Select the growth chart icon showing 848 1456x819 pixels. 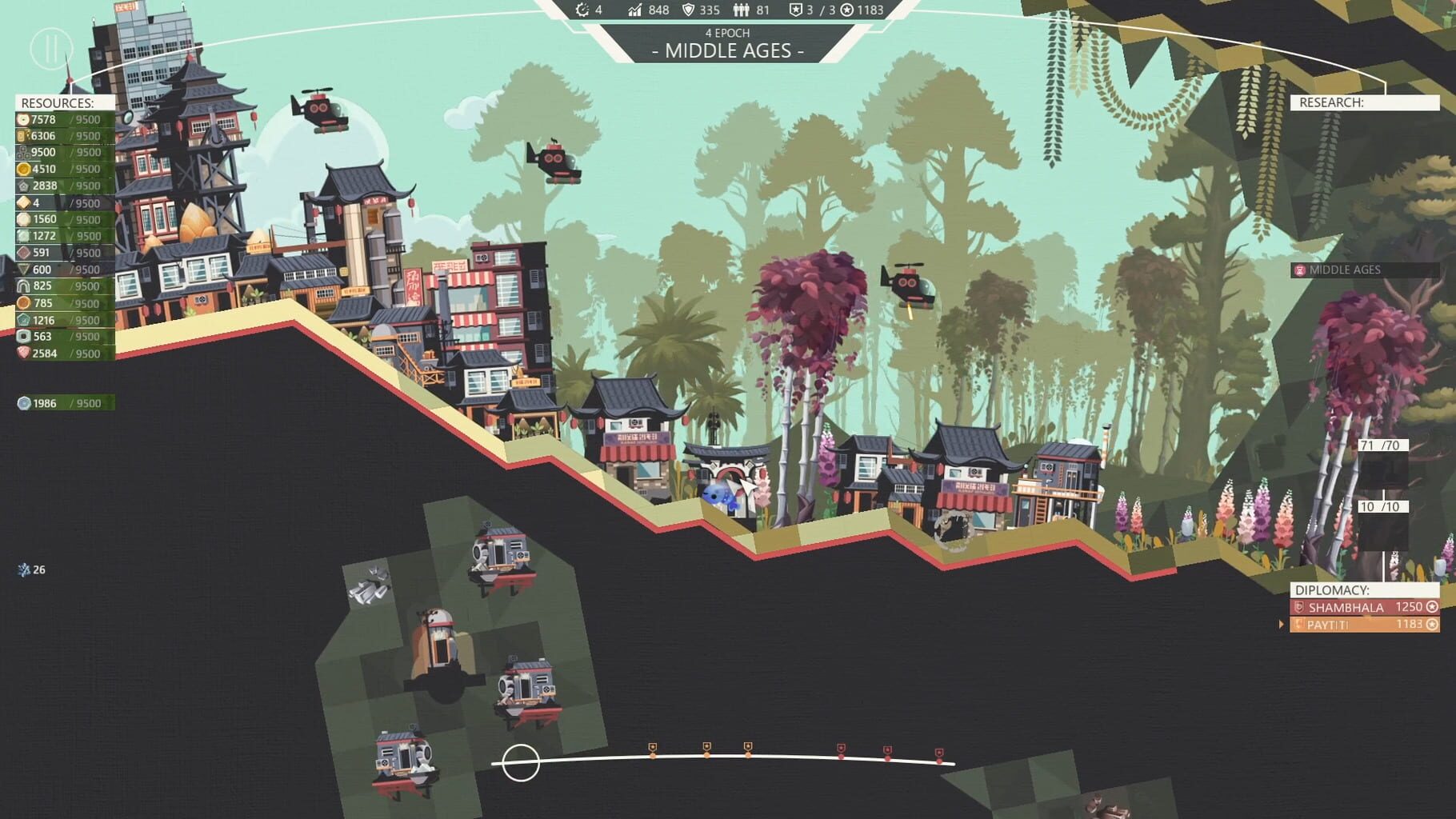[634, 10]
